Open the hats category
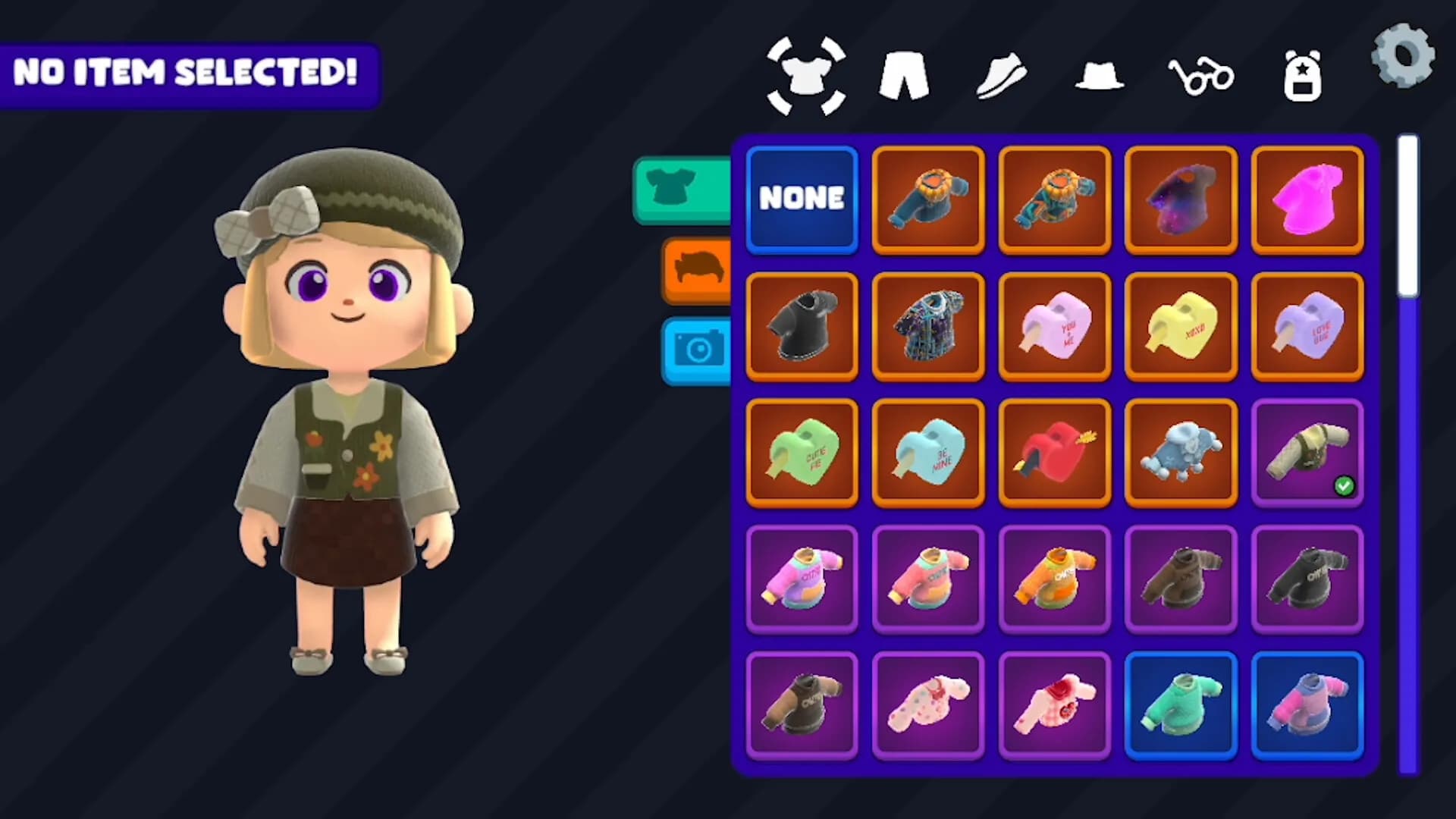 [x=1100, y=77]
